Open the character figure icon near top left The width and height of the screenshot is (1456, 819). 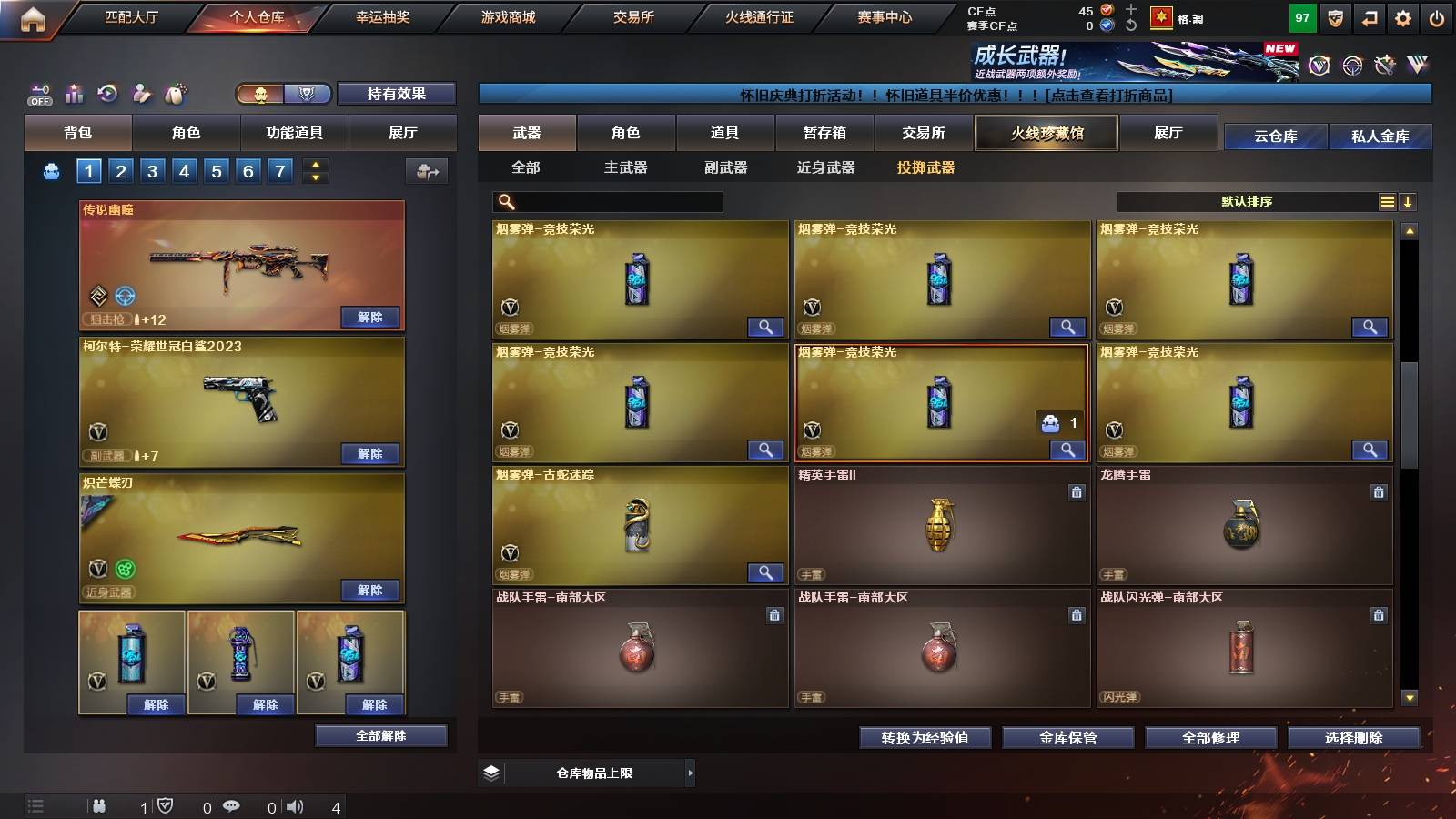pos(142,93)
